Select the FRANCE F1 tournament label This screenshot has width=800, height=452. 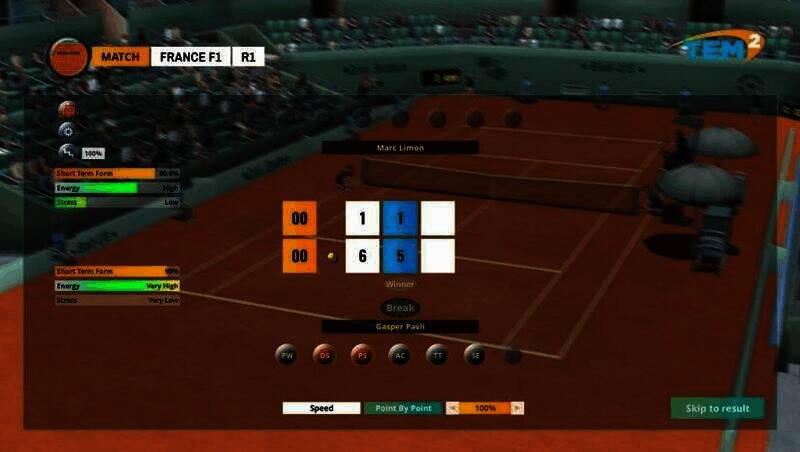[x=190, y=57]
